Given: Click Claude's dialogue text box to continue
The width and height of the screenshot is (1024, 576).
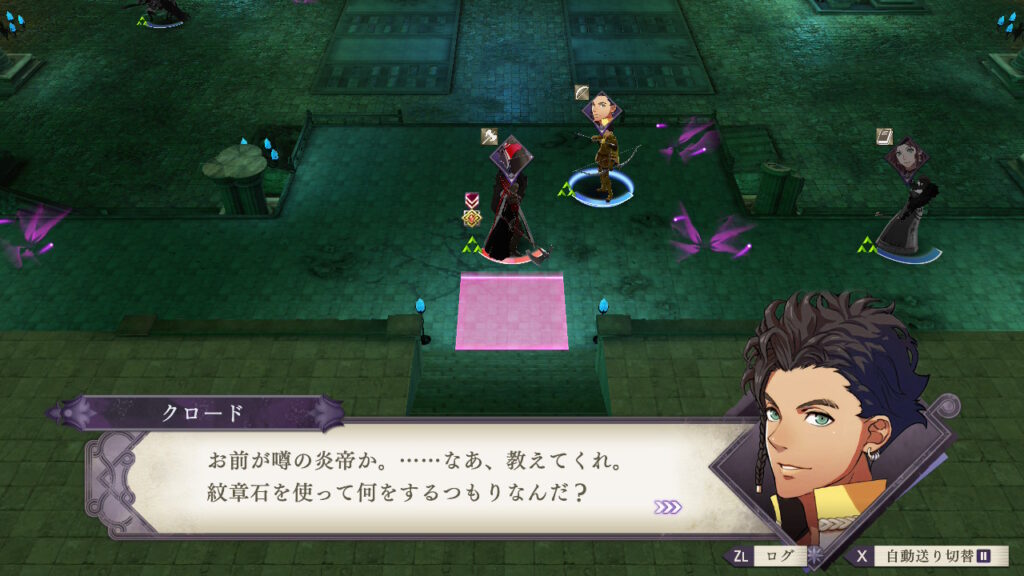Looking at the screenshot, I should pos(420,478).
